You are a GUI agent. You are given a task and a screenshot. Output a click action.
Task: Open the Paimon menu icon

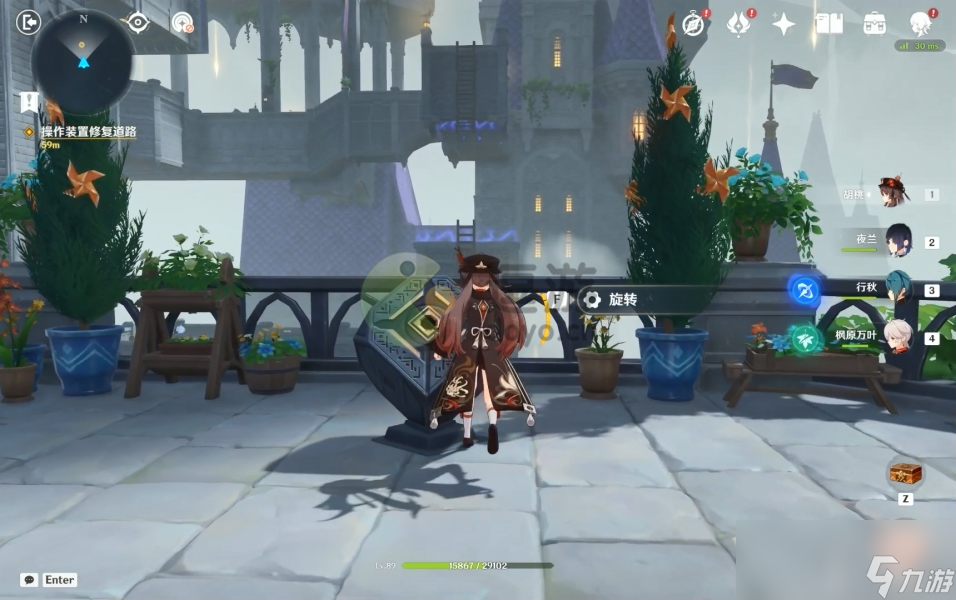click(921, 24)
